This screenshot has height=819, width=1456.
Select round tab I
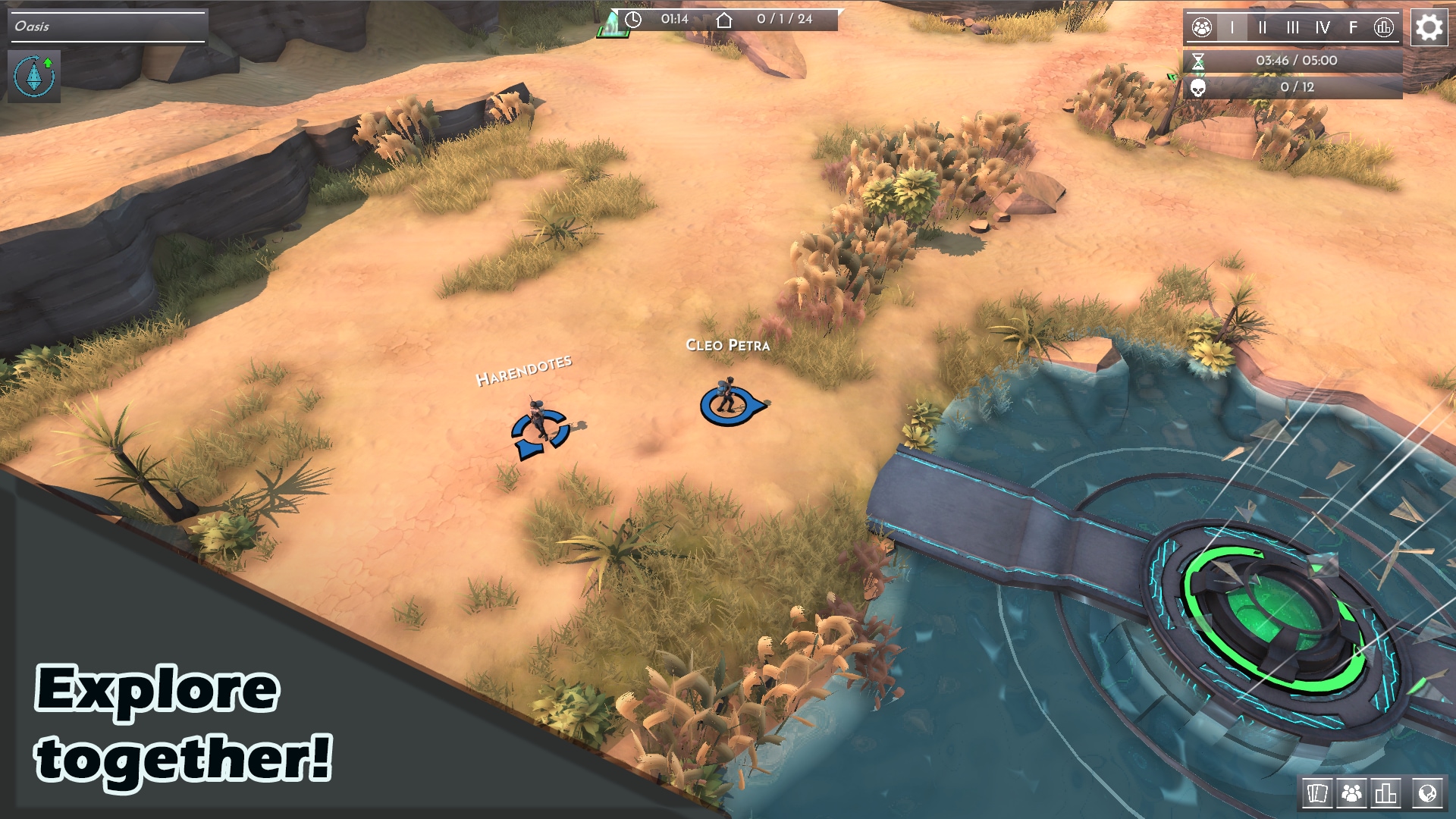pos(1232,28)
